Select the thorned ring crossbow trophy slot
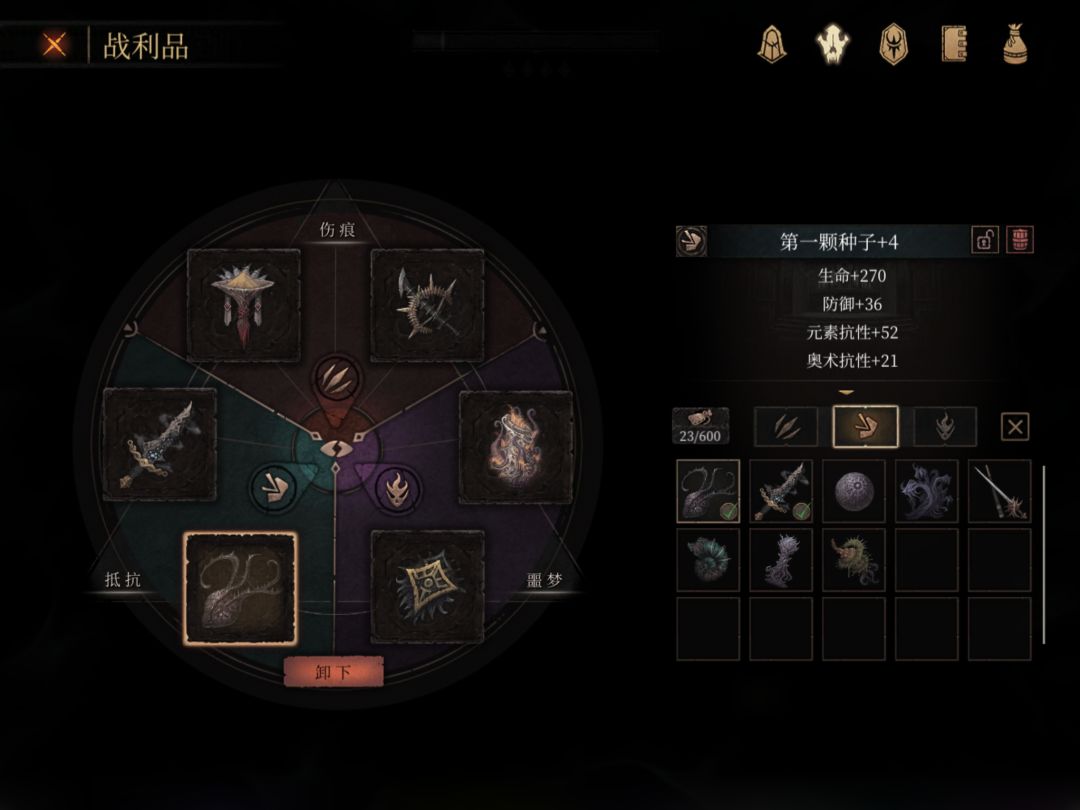This screenshot has height=810, width=1080. point(427,304)
